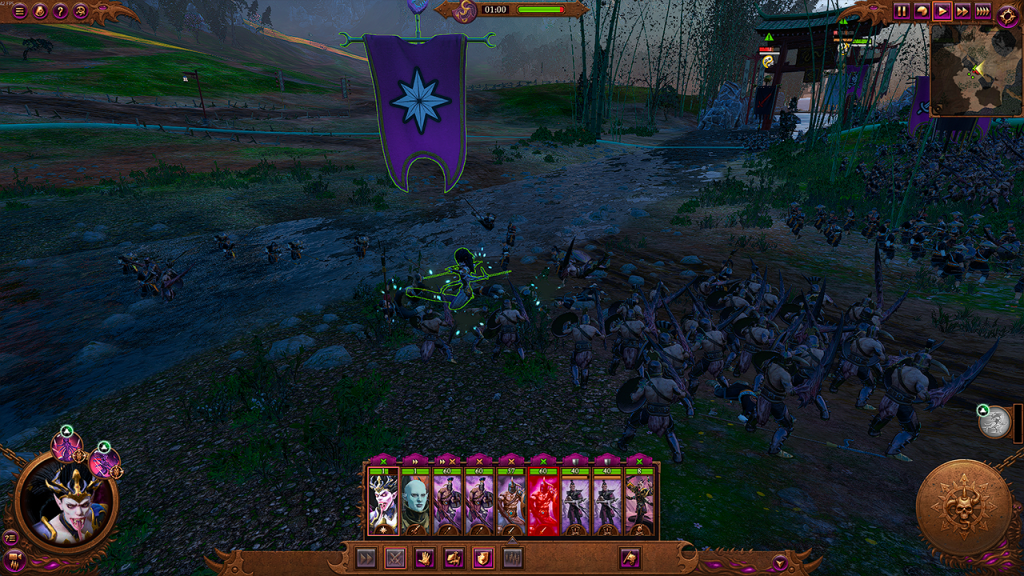Image resolution: width=1024 pixels, height=576 pixels.
Task: Set battle to fastest speed
Action: click(983, 11)
